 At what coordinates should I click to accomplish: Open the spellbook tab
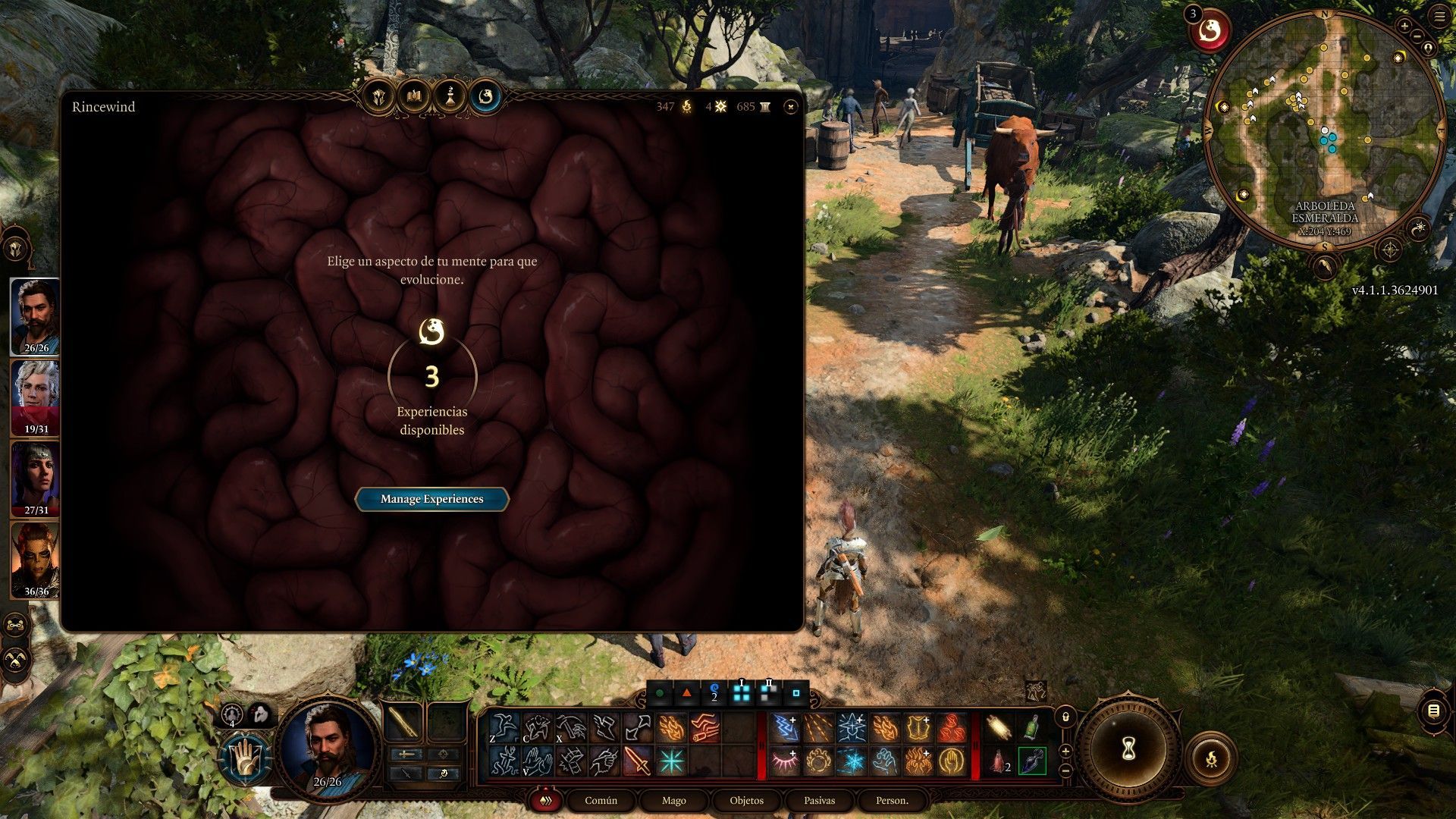[x=415, y=97]
